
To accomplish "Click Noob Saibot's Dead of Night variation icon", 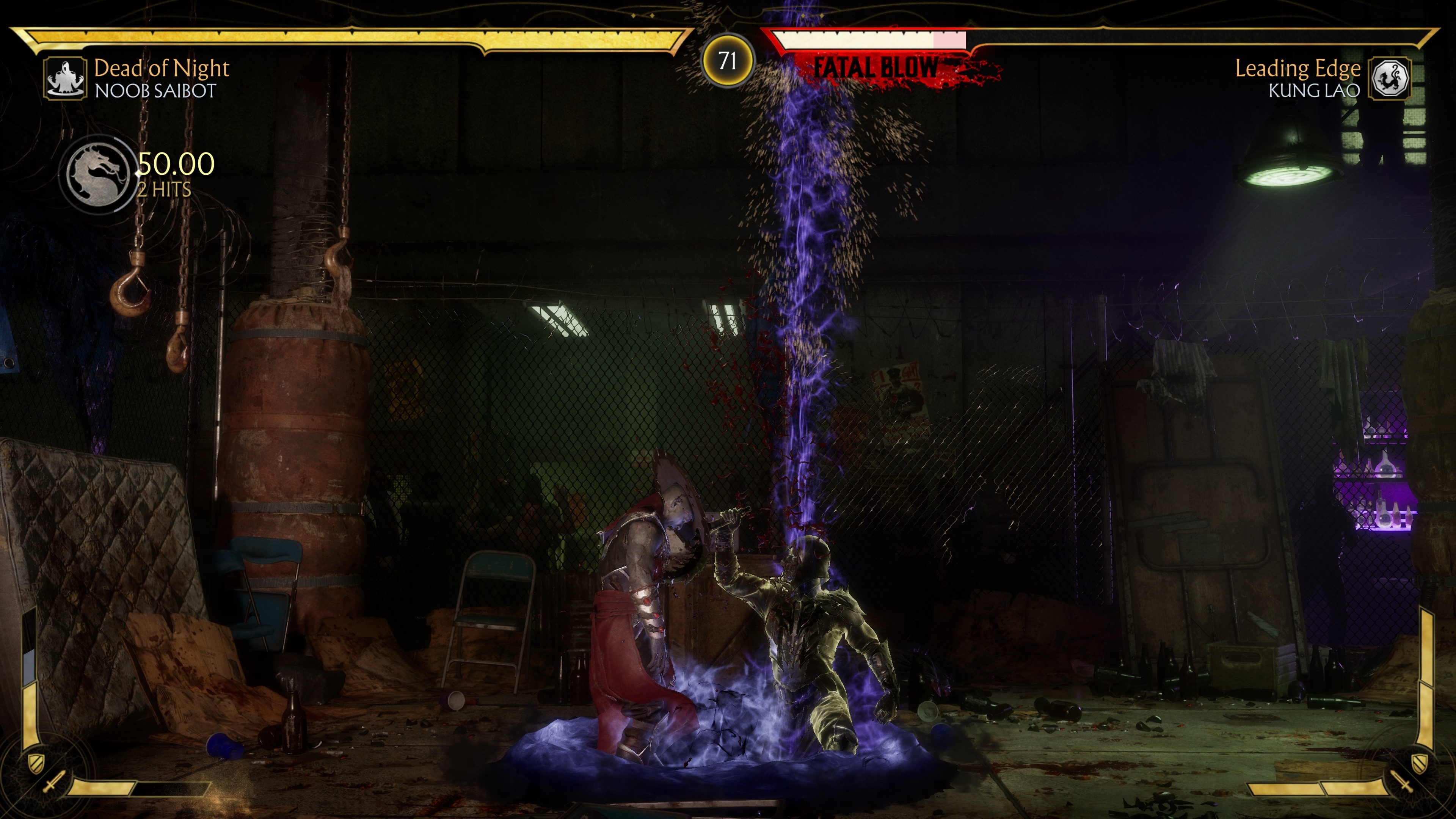I will (x=66, y=78).
